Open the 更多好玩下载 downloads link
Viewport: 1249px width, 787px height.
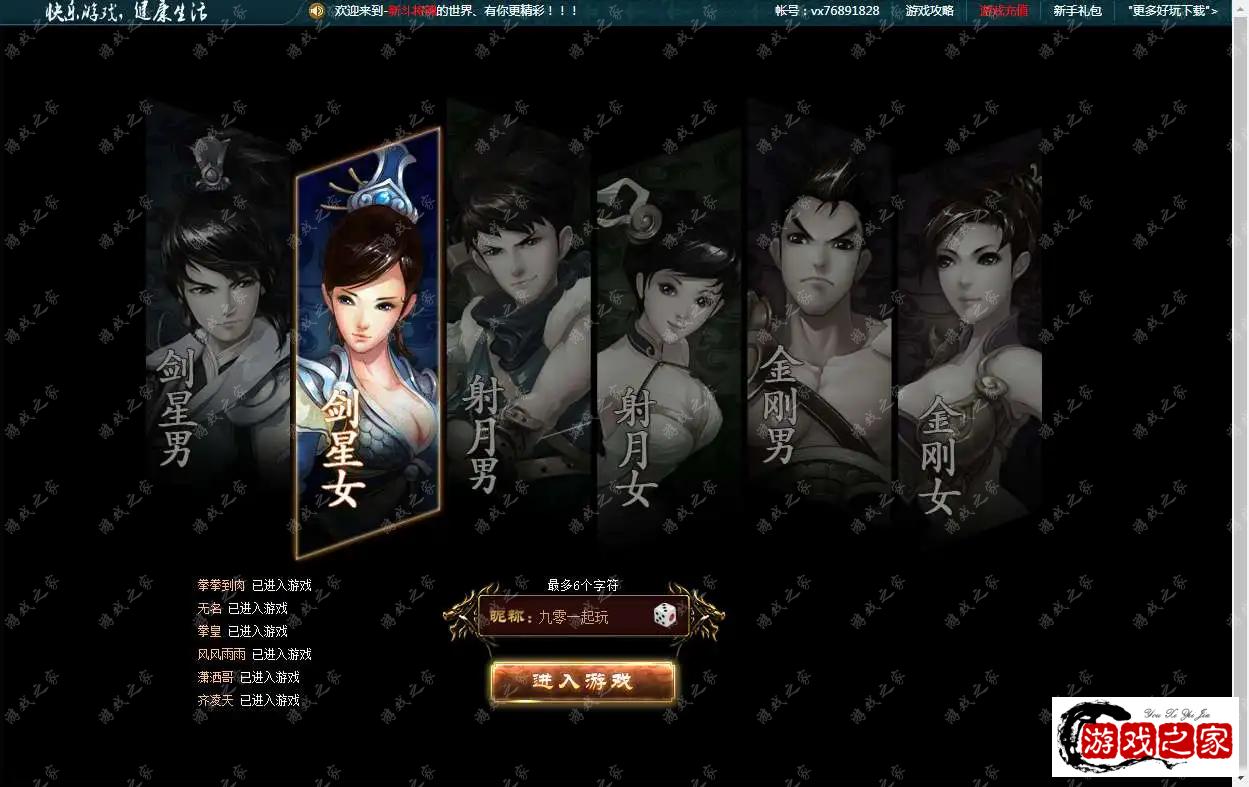coord(1172,11)
